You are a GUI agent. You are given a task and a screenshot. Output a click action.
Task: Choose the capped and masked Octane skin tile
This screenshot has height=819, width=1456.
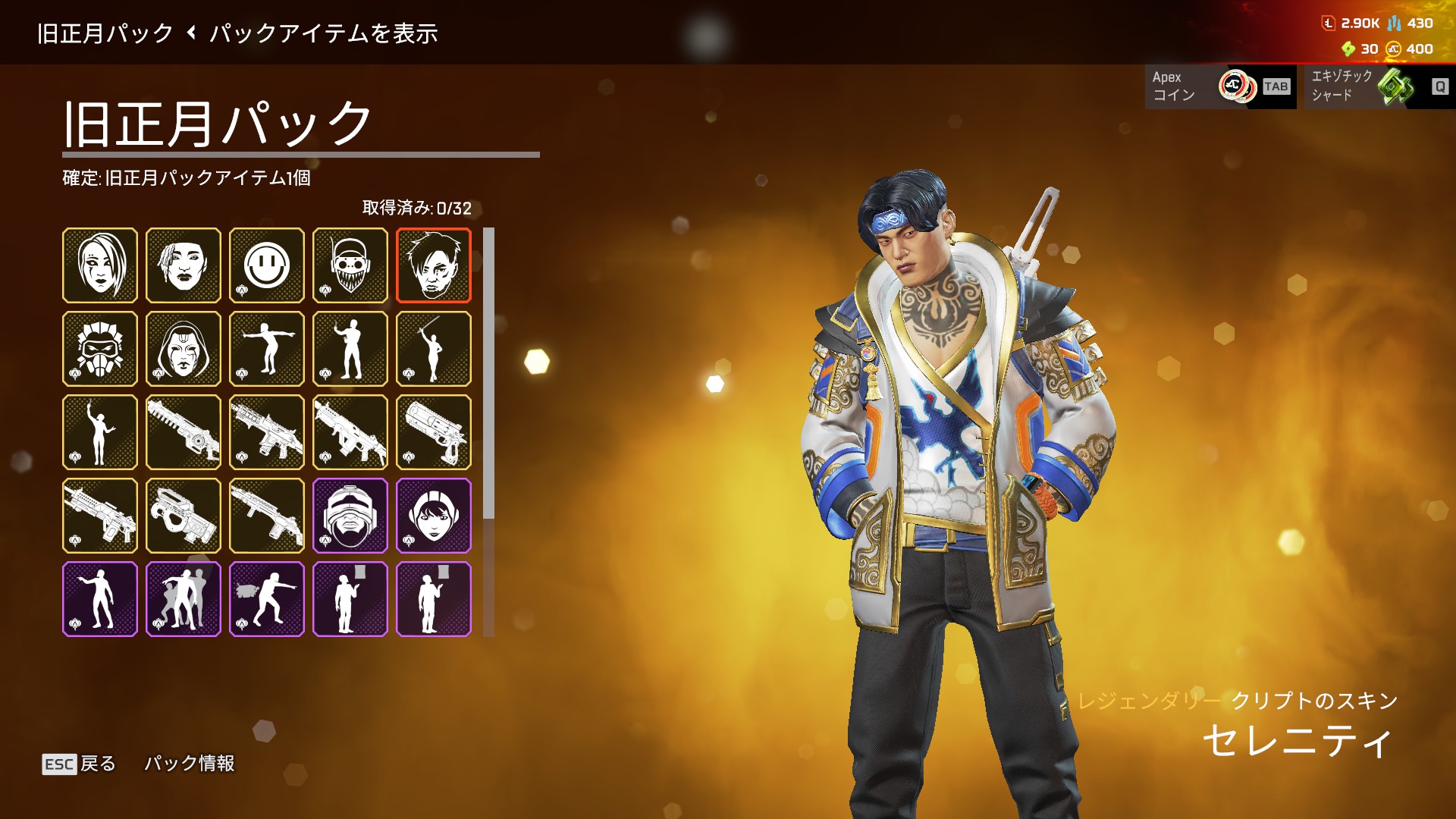[350, 265]
